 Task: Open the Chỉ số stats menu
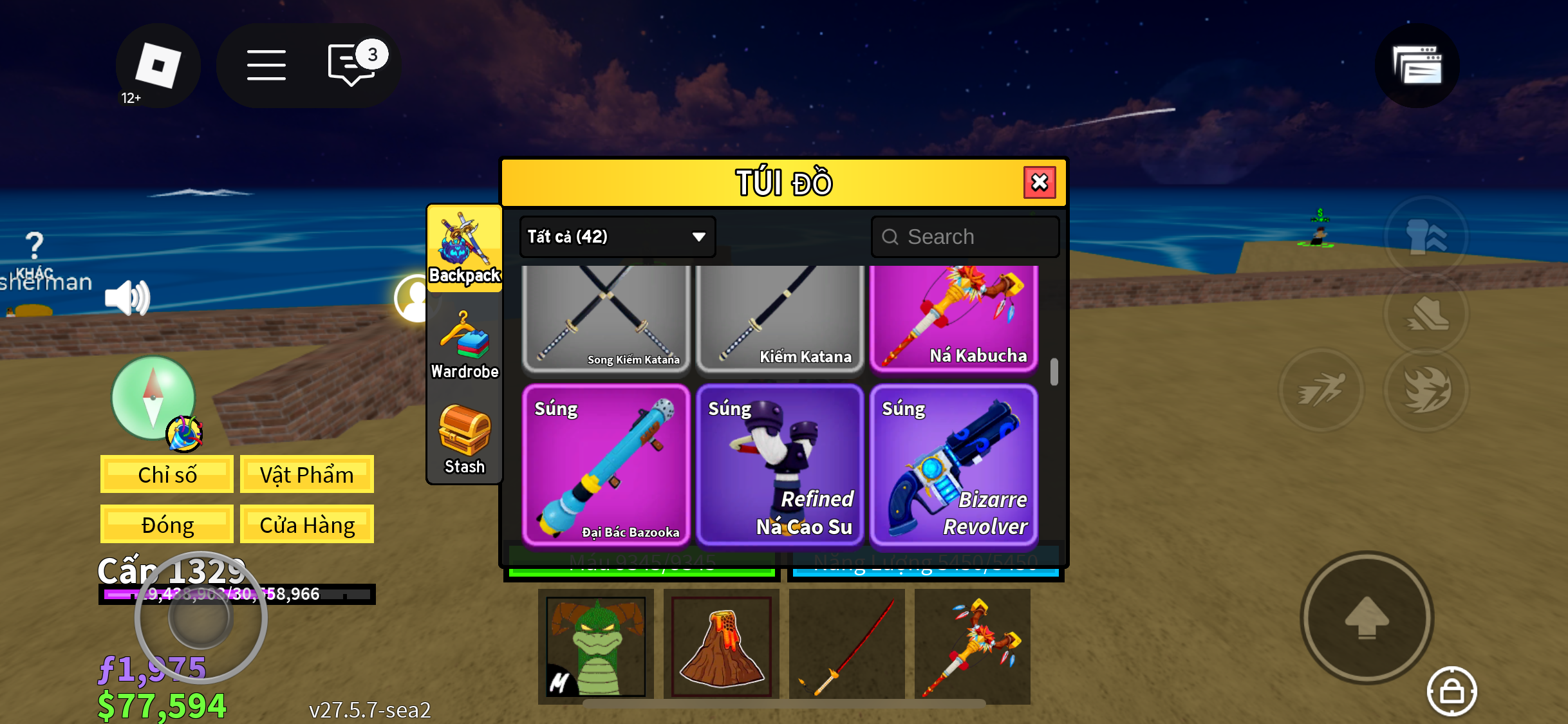[x=167, y=474]
